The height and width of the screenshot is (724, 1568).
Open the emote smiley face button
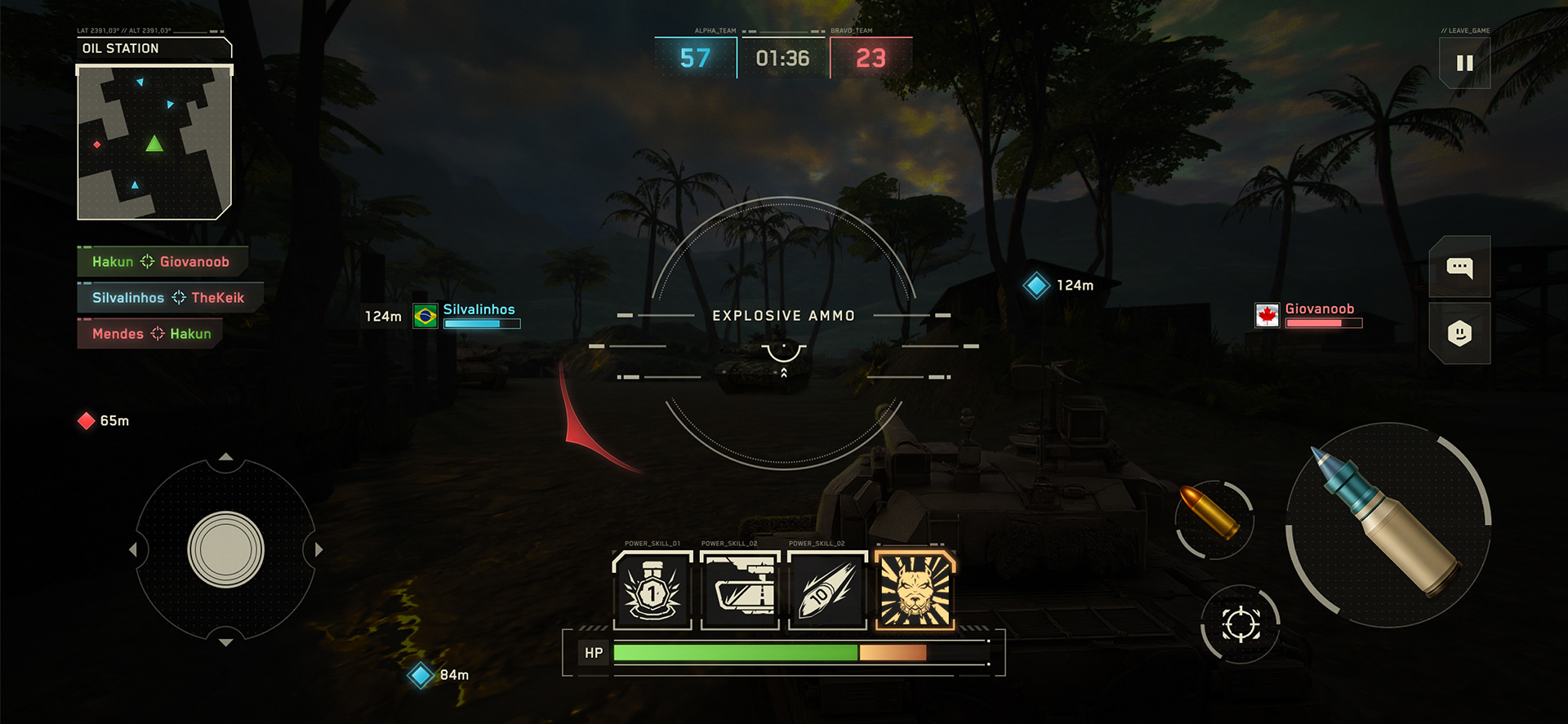pos(1459,333)
